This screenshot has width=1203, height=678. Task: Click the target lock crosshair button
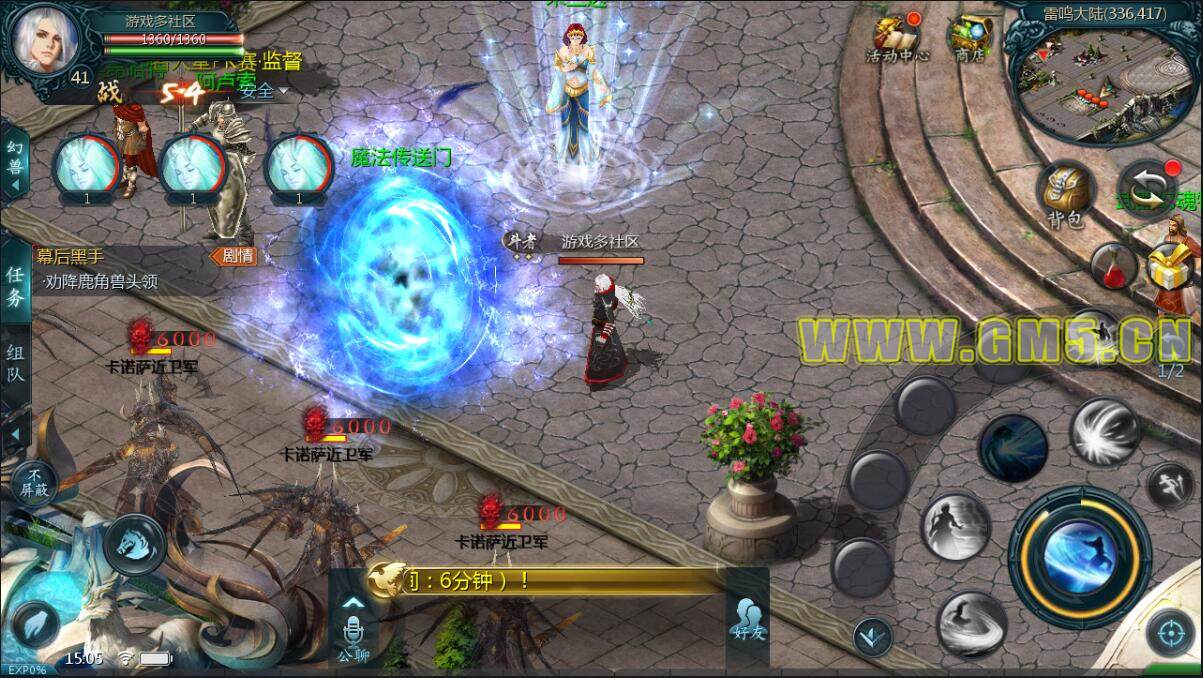coord(1170,633)
